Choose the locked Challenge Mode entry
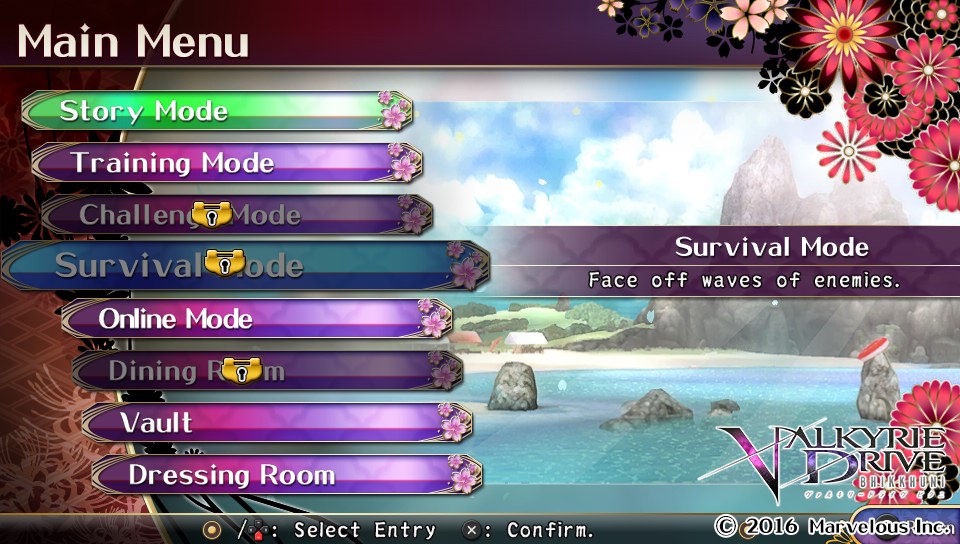The height and width of the screenshot is (544, 960). click(235, 215)
